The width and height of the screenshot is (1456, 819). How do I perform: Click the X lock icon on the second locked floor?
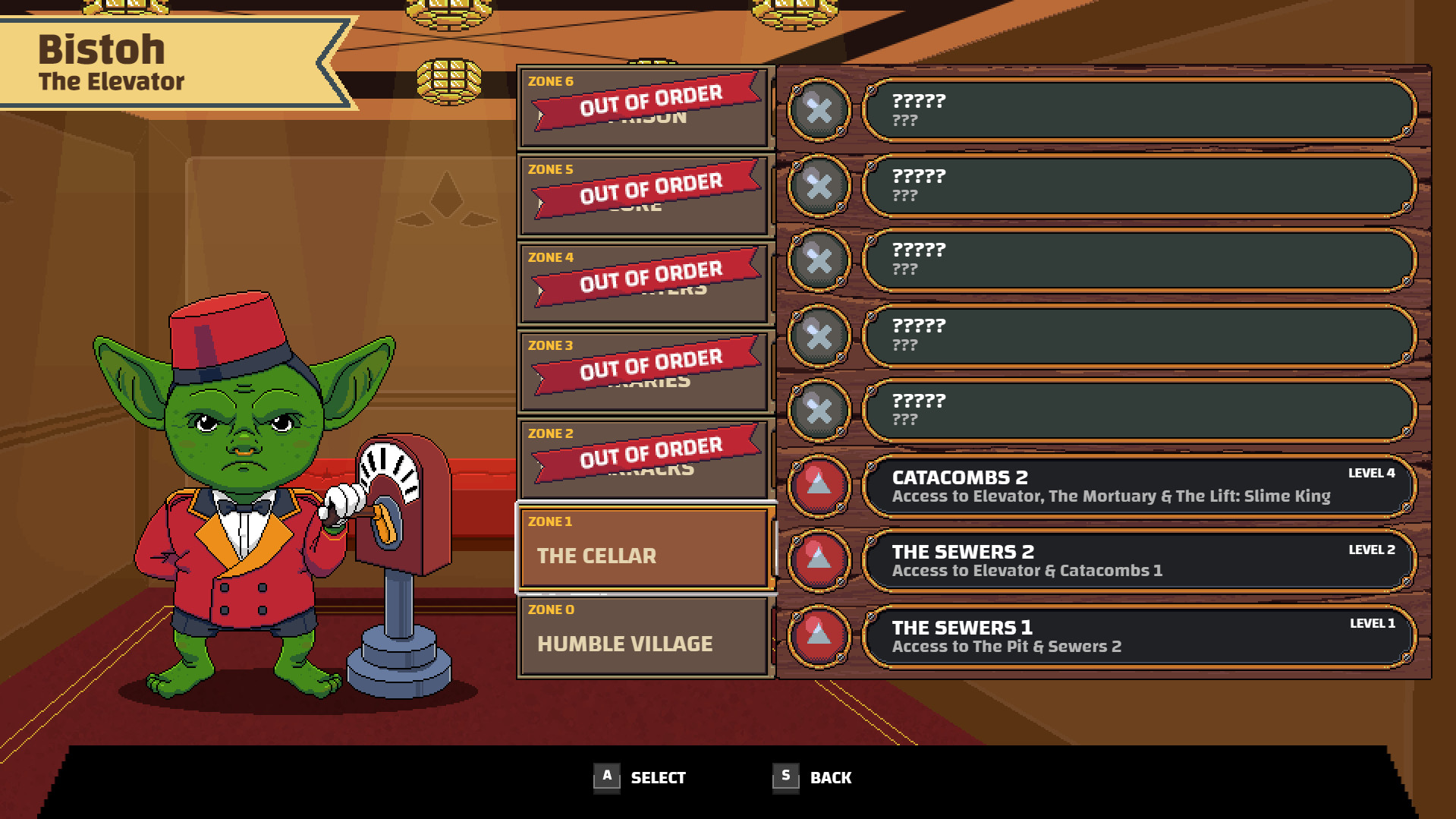pos(820,184)
